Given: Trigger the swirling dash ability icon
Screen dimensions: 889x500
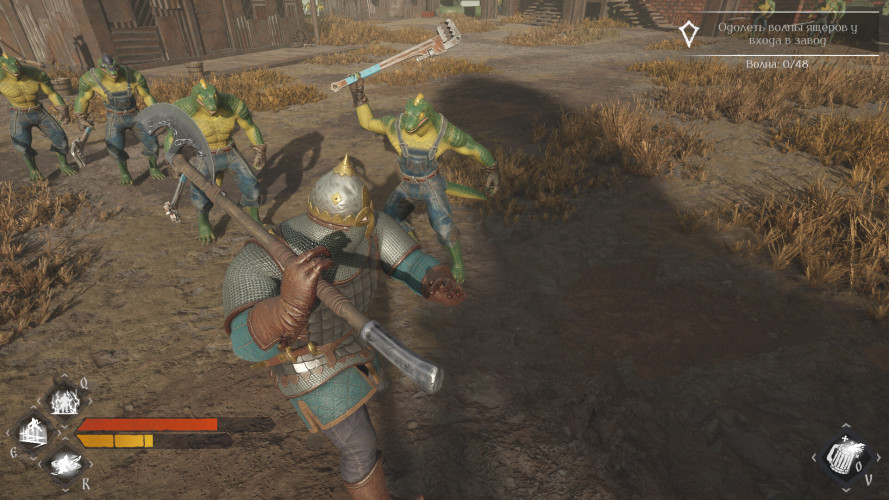Looking at the screenshot, I should coord(66,462).
